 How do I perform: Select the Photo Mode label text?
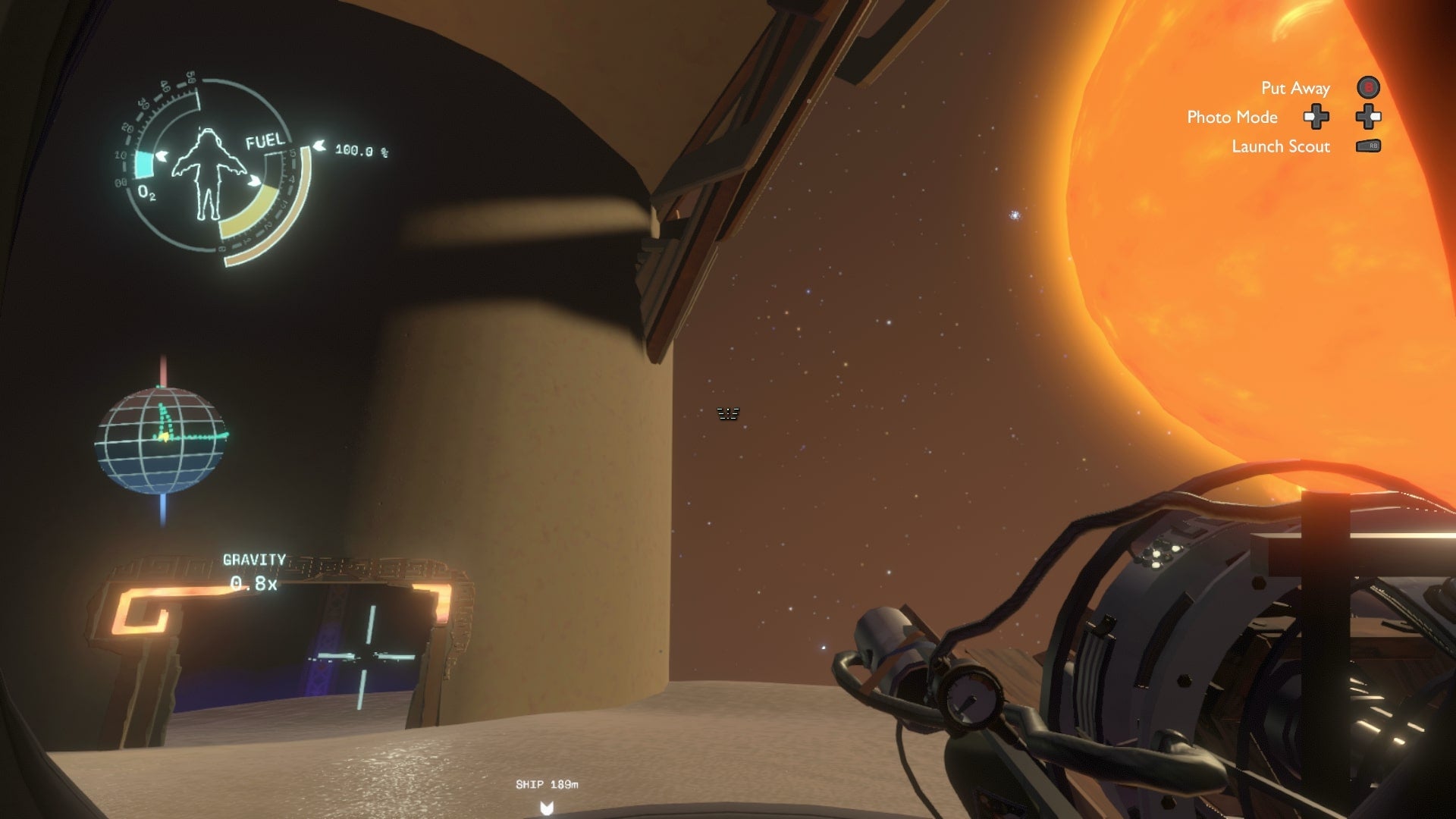click(1232, 118)
